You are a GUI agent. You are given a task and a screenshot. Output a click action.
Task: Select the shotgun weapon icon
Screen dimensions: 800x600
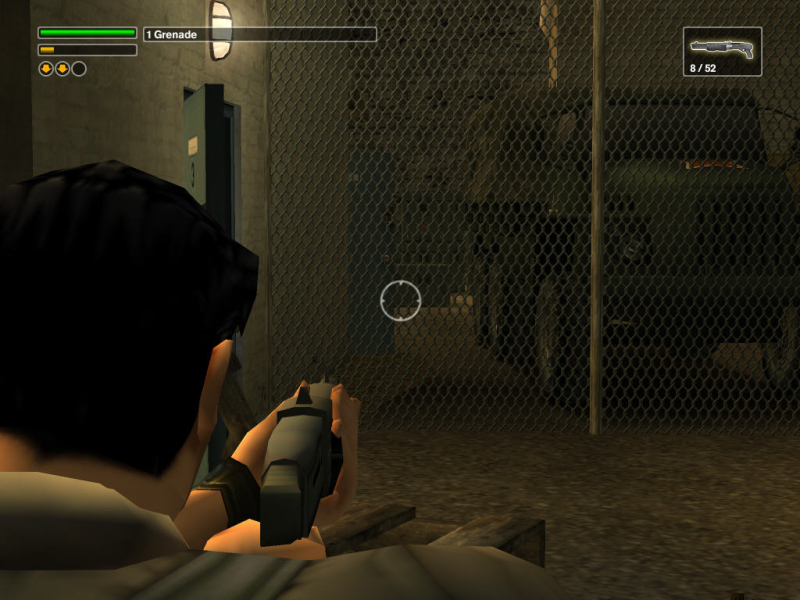click(722, 48)
